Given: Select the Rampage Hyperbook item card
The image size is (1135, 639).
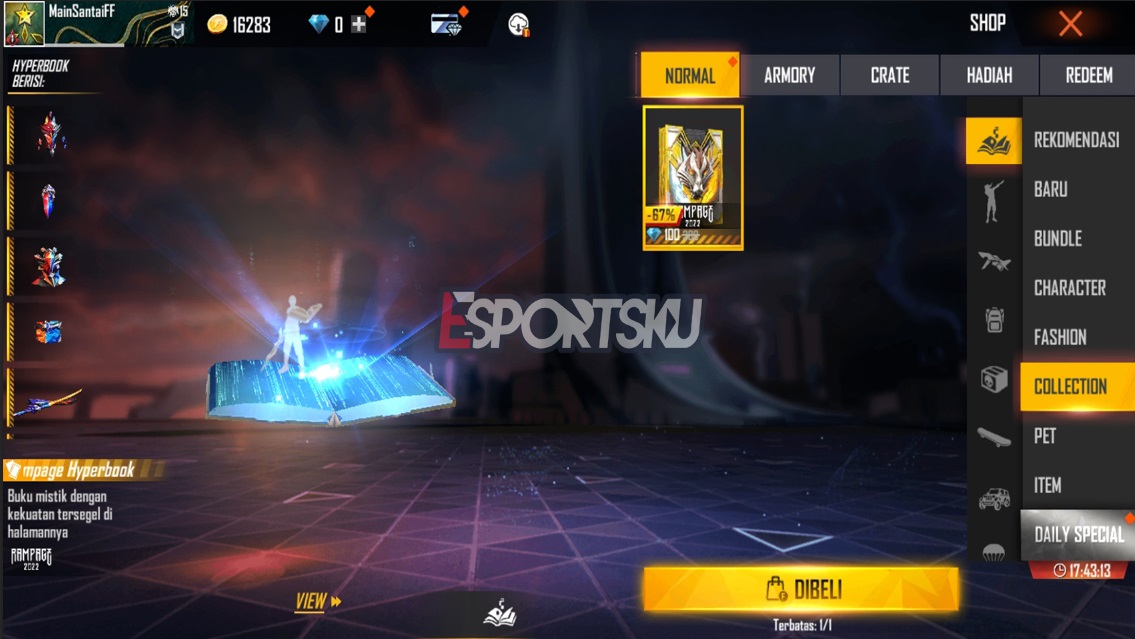Looking at the screenshot, I should 693,177.
